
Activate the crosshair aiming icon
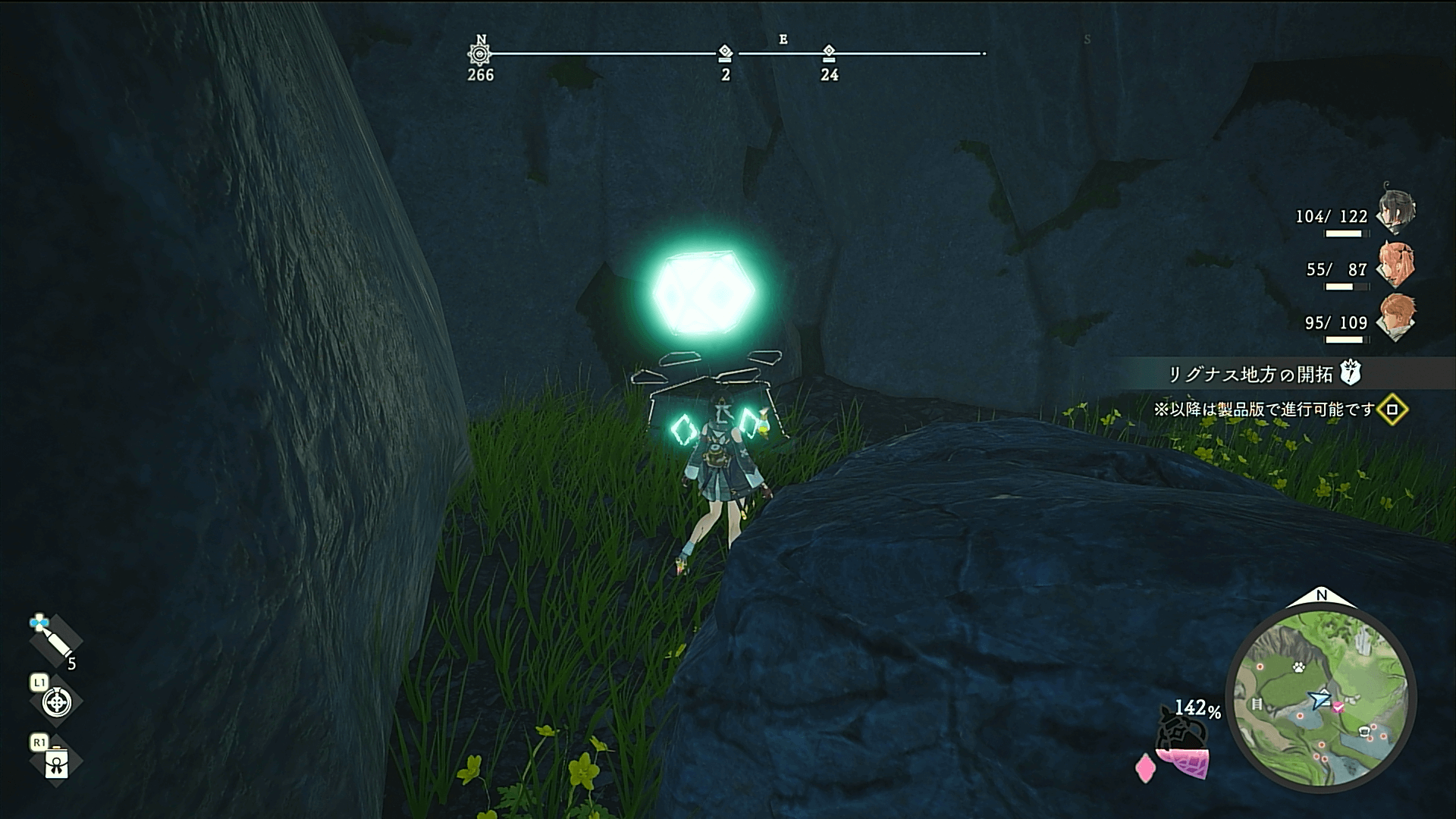pos(56,702)
